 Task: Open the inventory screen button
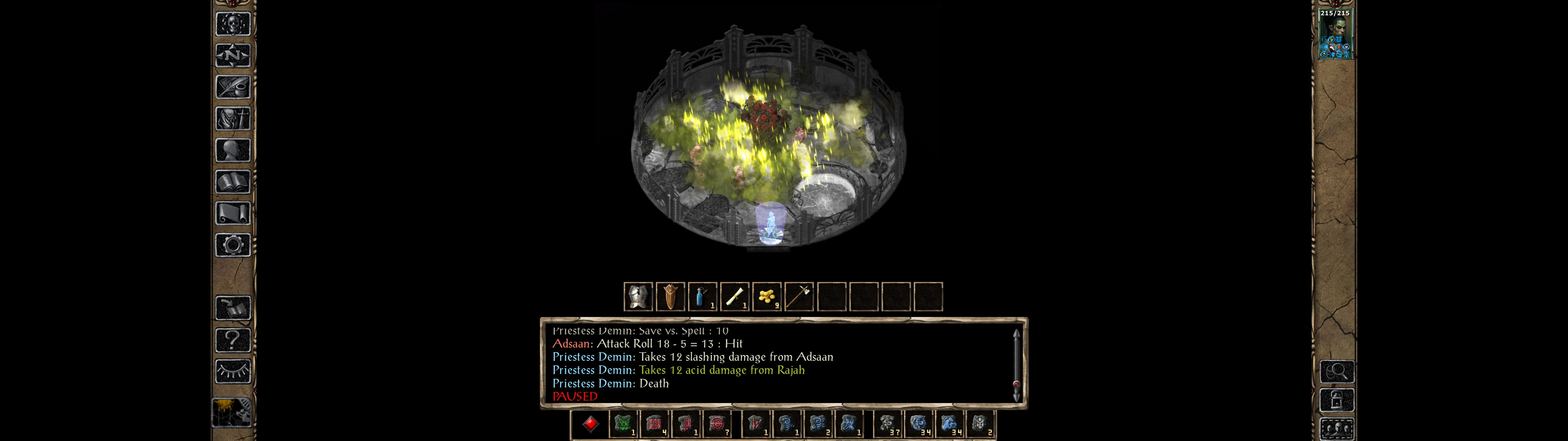pos(232,119)
